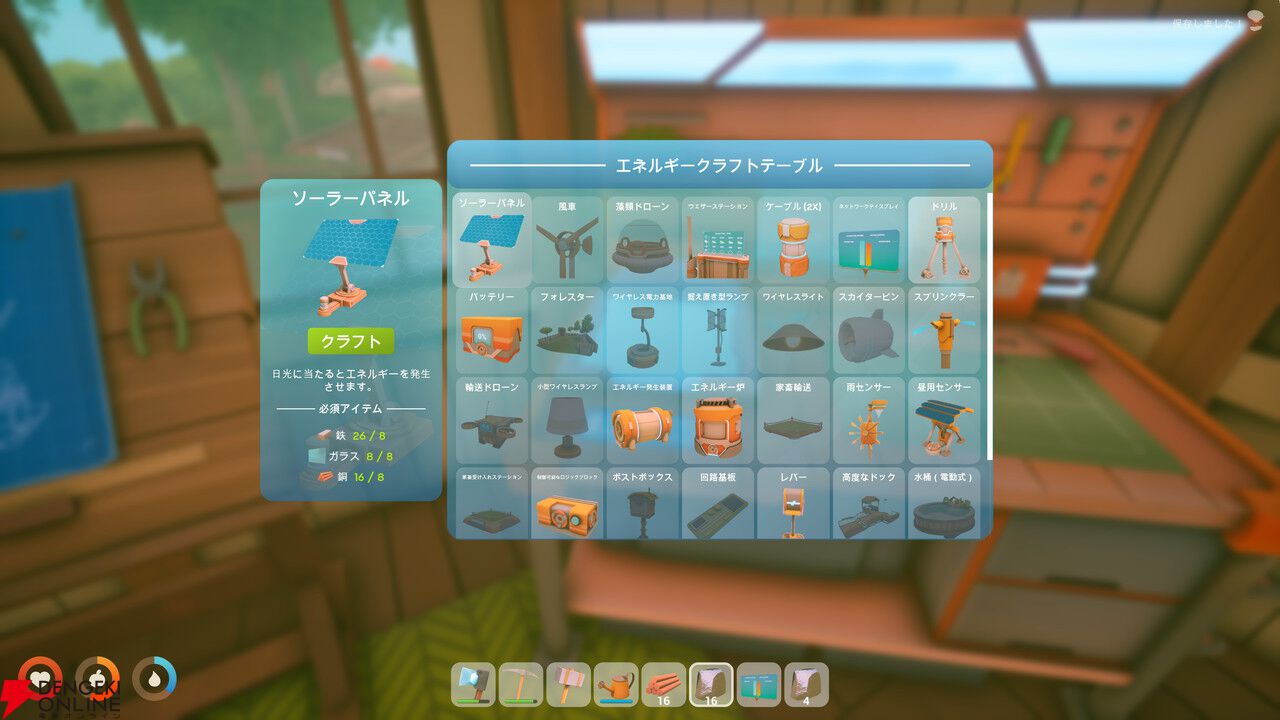Viewport: 1280px width, 720px height.
Task: Open the ケーブル (2X) cable recipe
Action: click(x=793, y=240)
